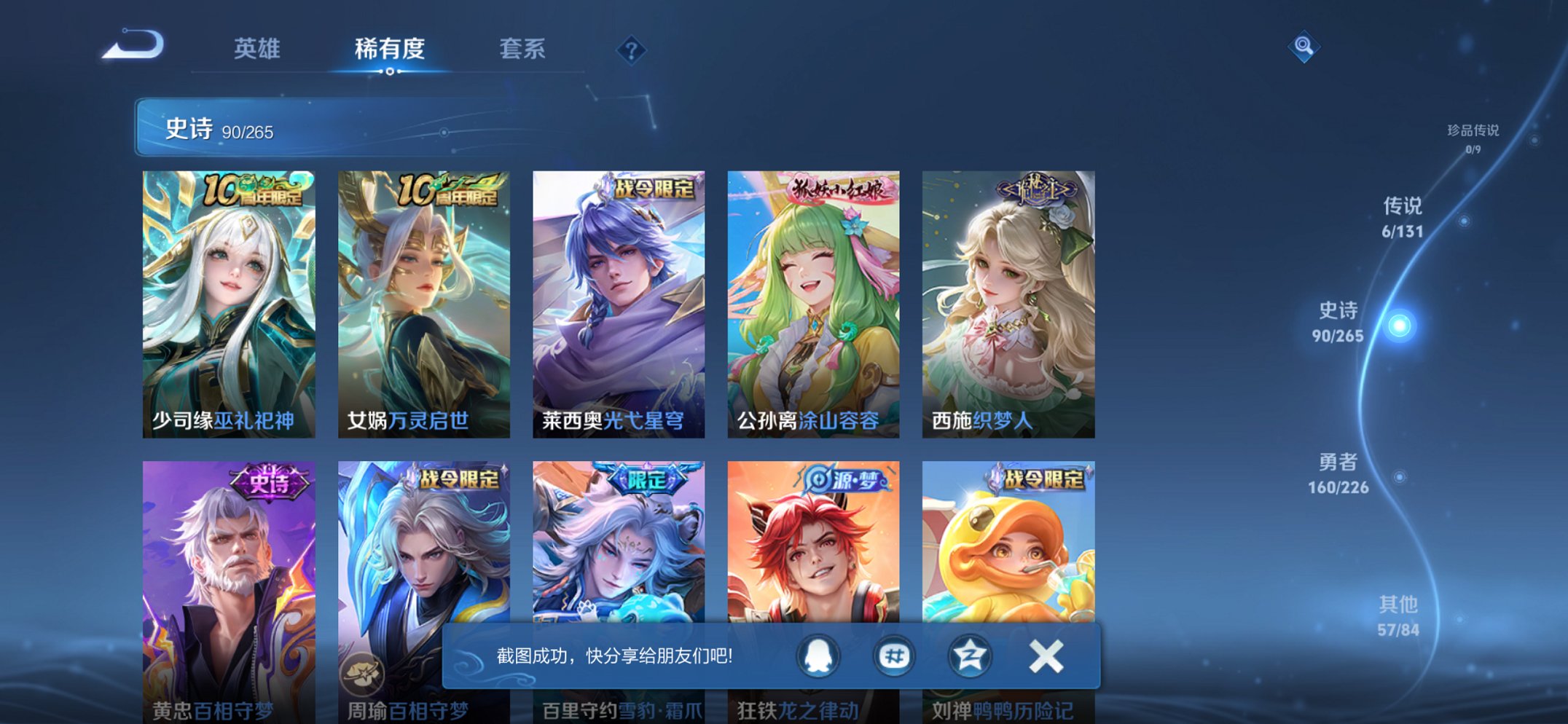This screenshot has width=1568, height=724.
Task: Switch to the 英雄 tab
Action: (x=256, y=50)
